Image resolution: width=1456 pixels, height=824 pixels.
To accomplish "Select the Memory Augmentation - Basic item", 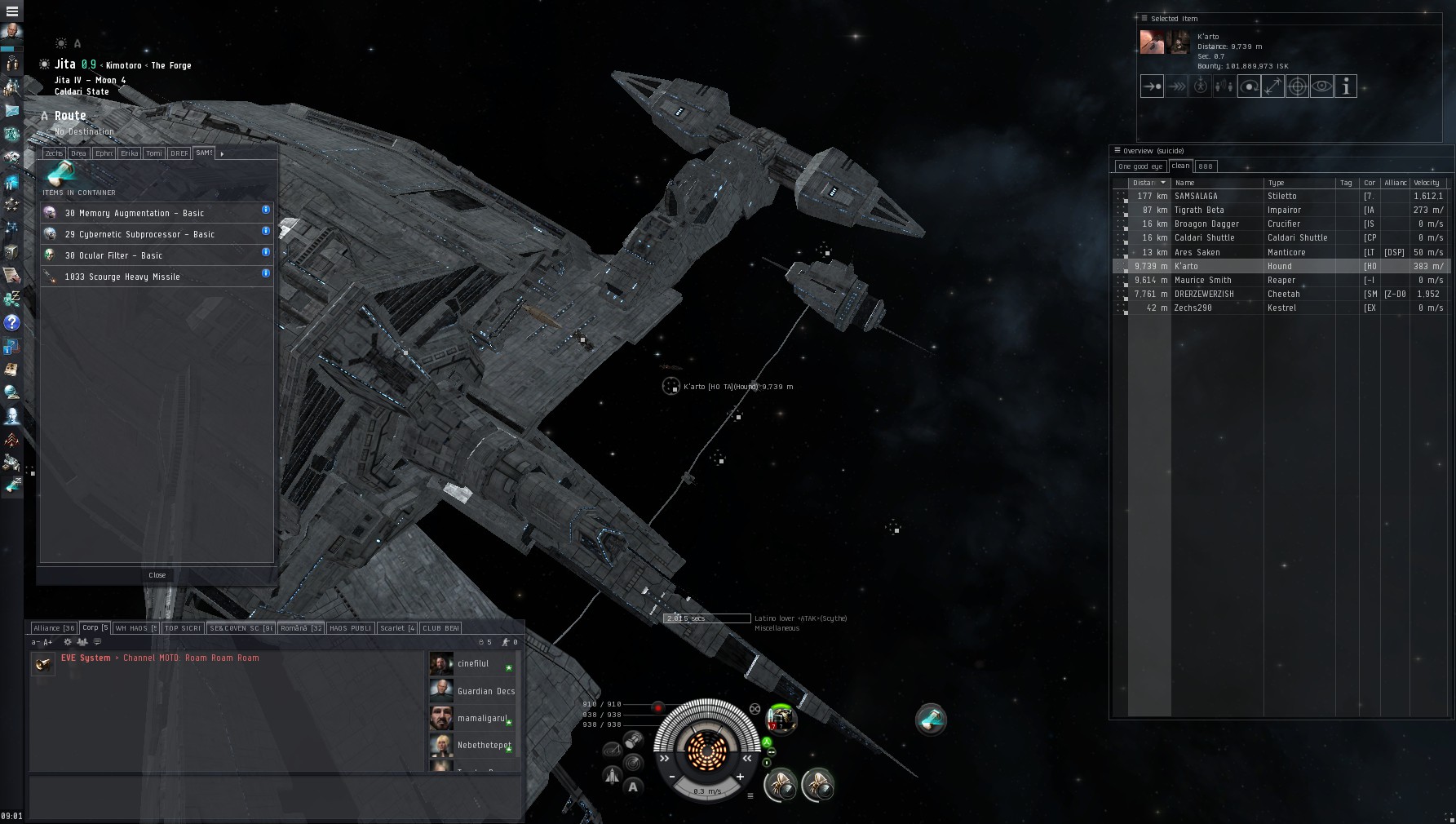I will point(135,213).
